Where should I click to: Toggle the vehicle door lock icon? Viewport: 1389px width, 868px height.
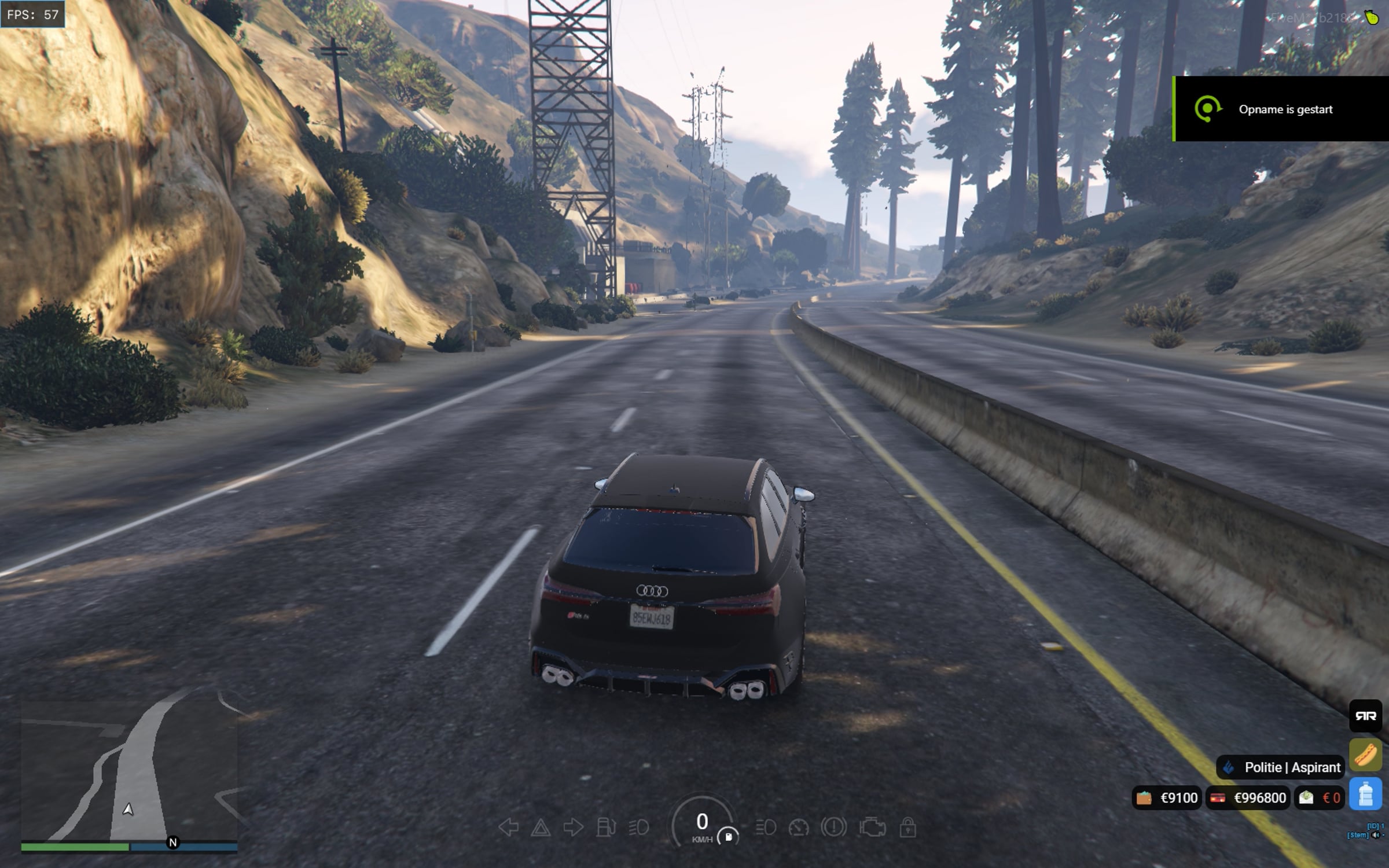point(907,827)
